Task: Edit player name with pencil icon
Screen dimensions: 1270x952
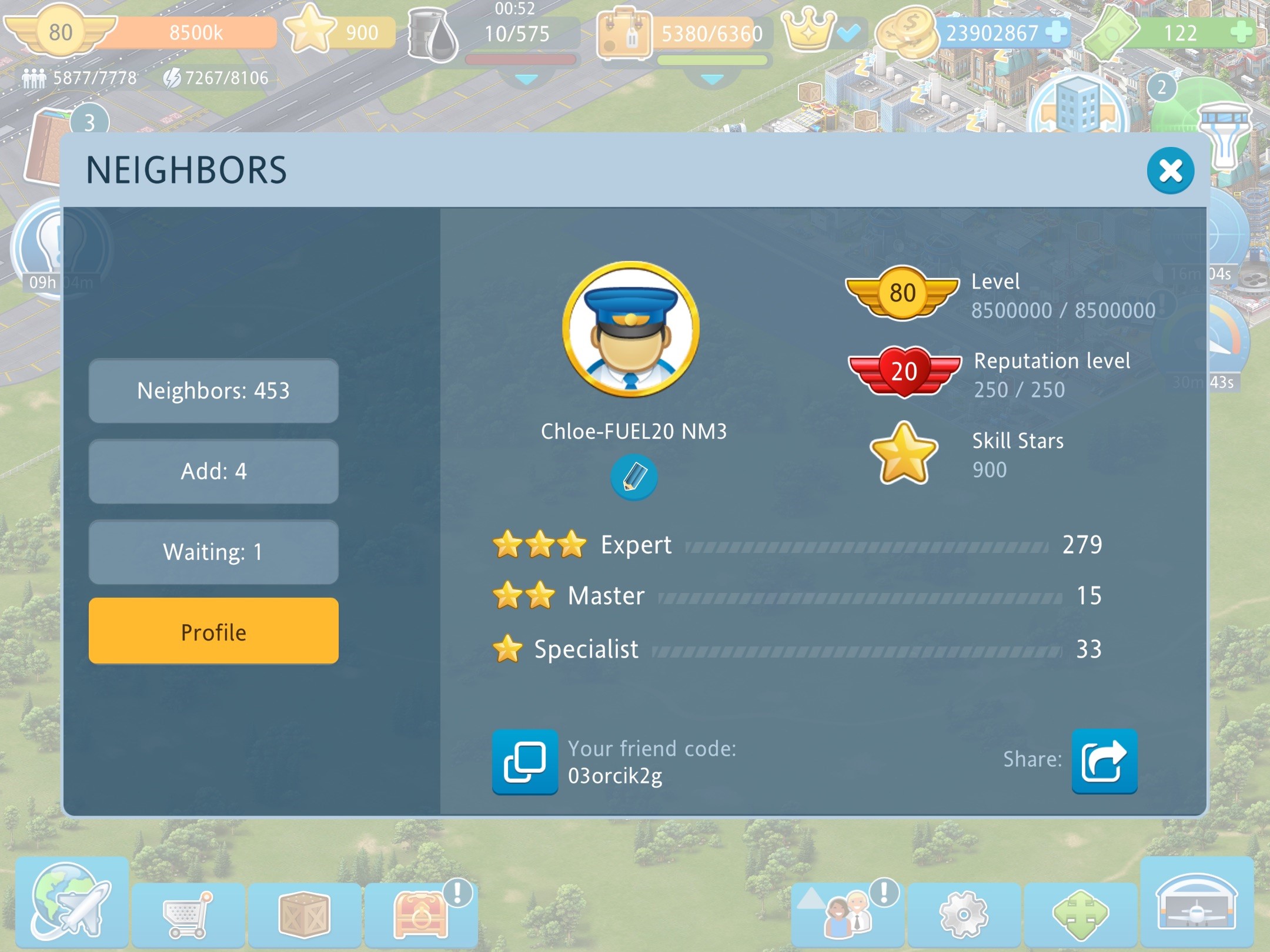Action: pos(633,477)
